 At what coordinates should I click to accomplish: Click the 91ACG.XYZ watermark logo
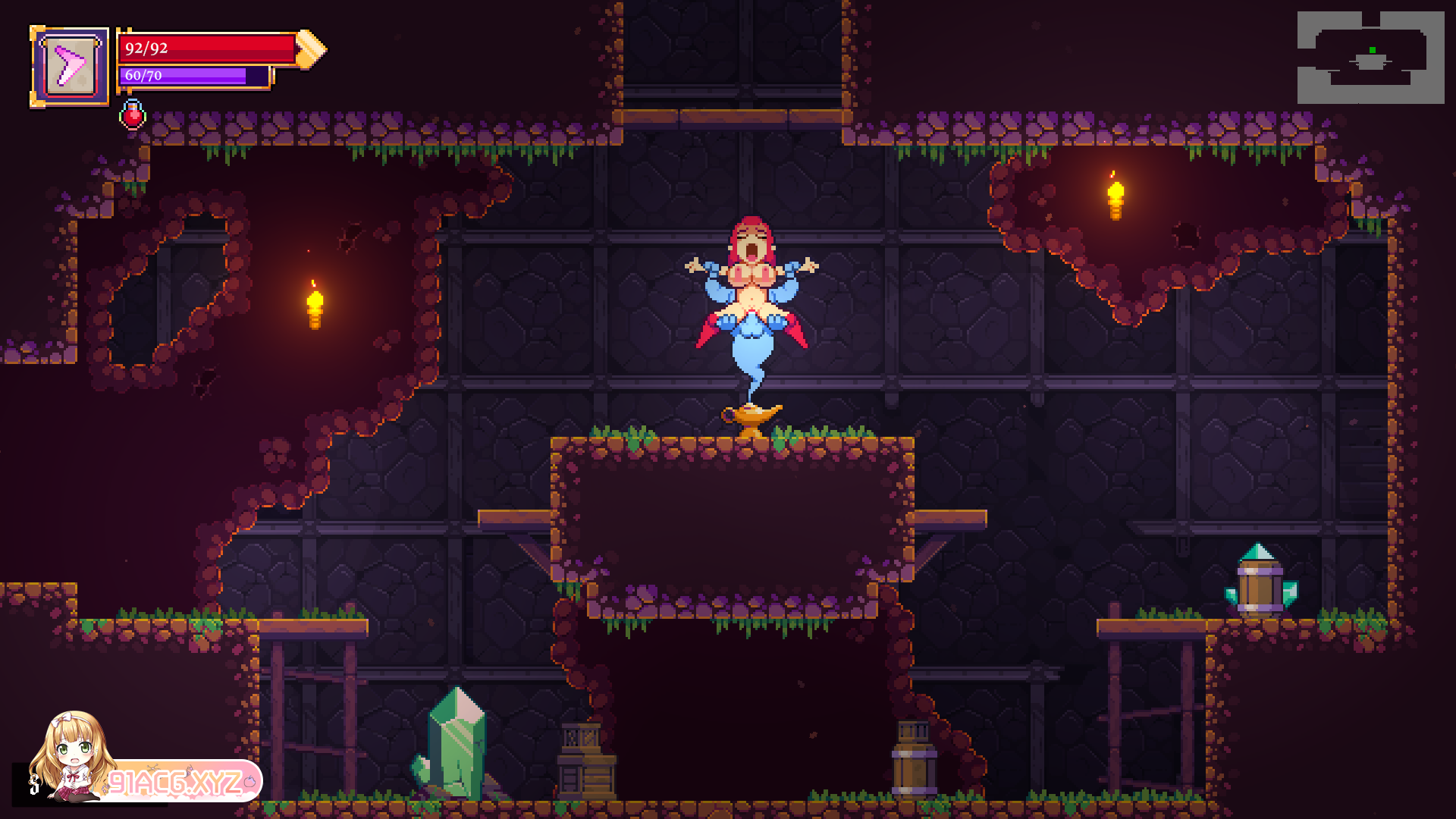click(174, 781)
